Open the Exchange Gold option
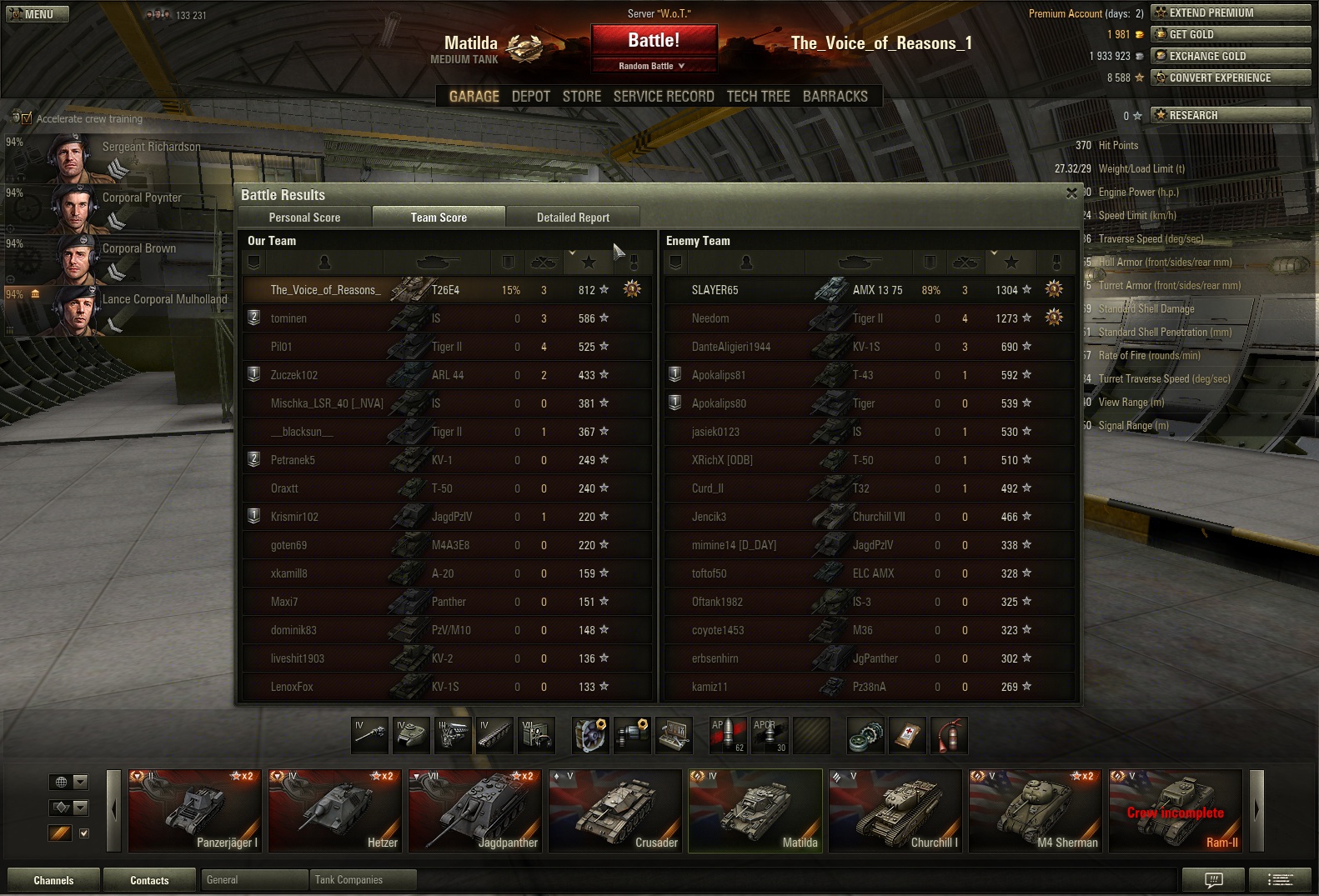The height and width of the screenshot is (896, 1319). pos(1230,56)
